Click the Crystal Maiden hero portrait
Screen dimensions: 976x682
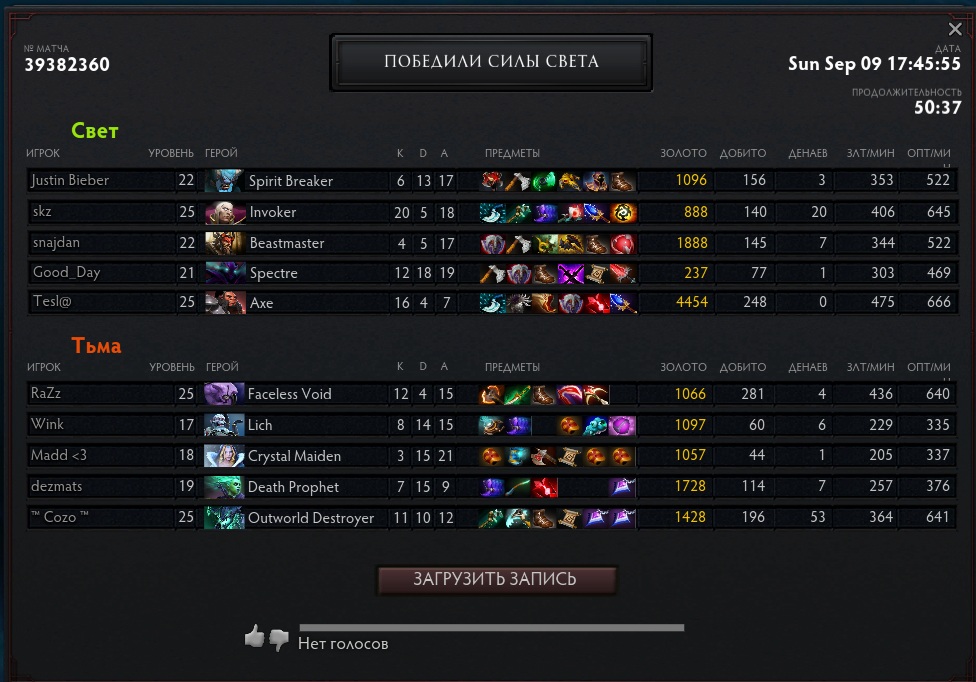(x=225, y=456)
